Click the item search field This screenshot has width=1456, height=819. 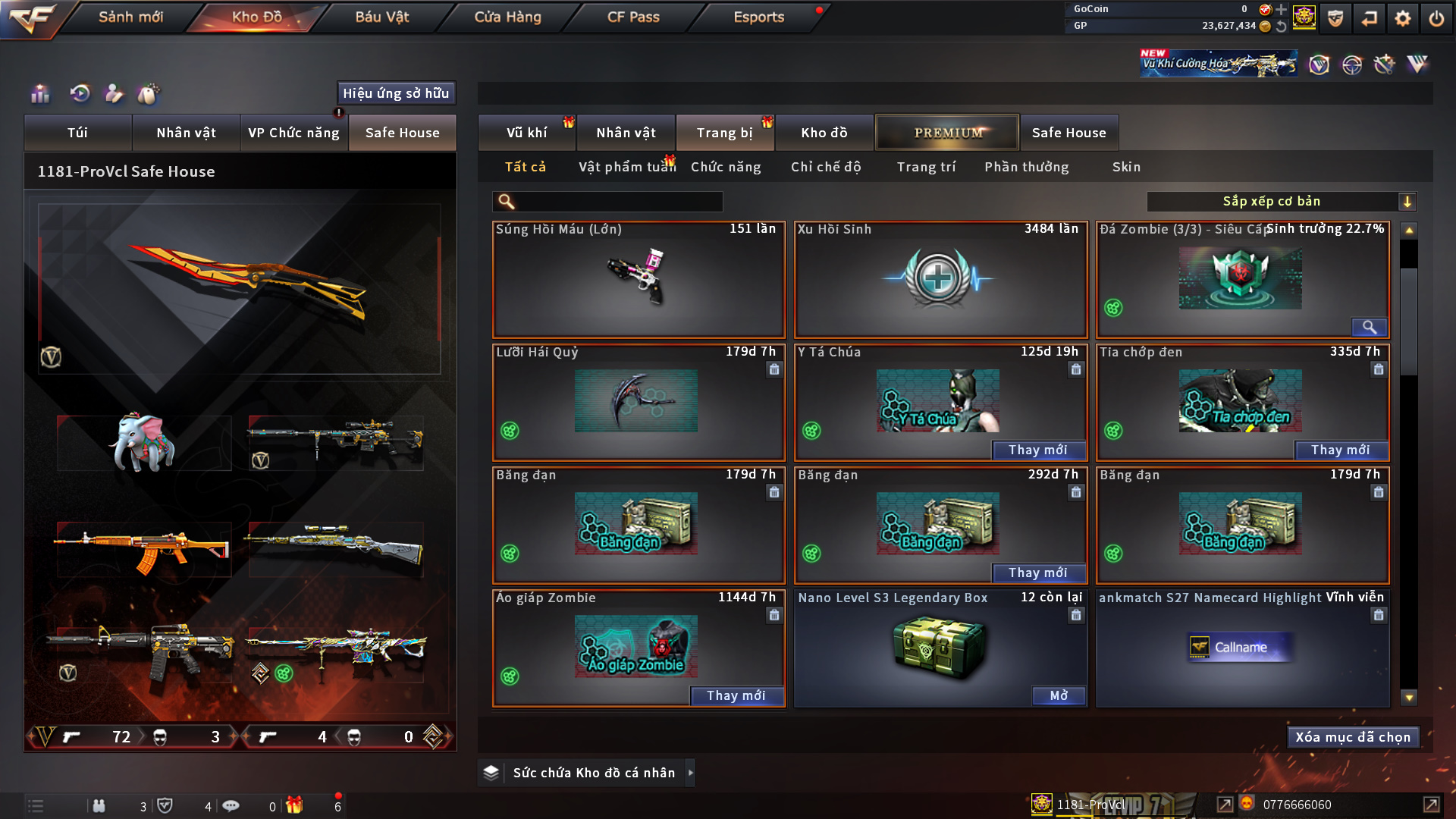pyautogui.click(x=618, y=202)
